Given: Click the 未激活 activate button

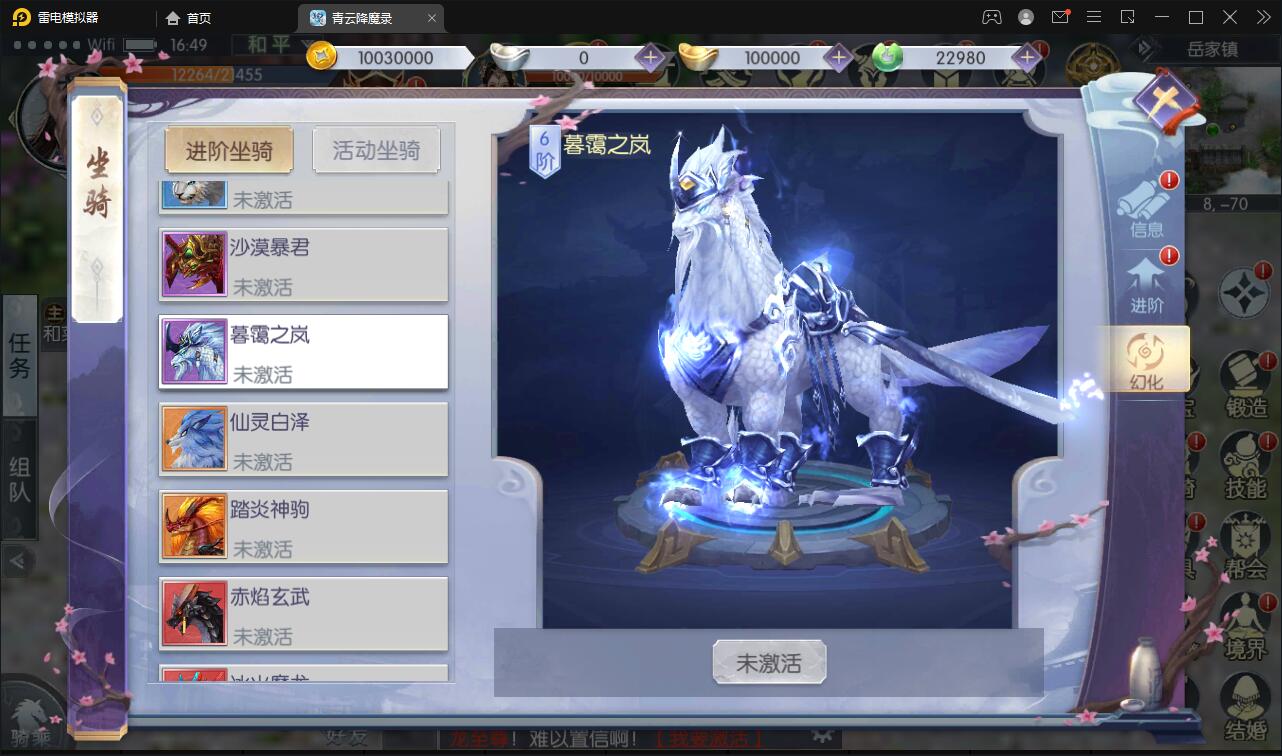Looking at the screenshot, I should click(768, 662).
